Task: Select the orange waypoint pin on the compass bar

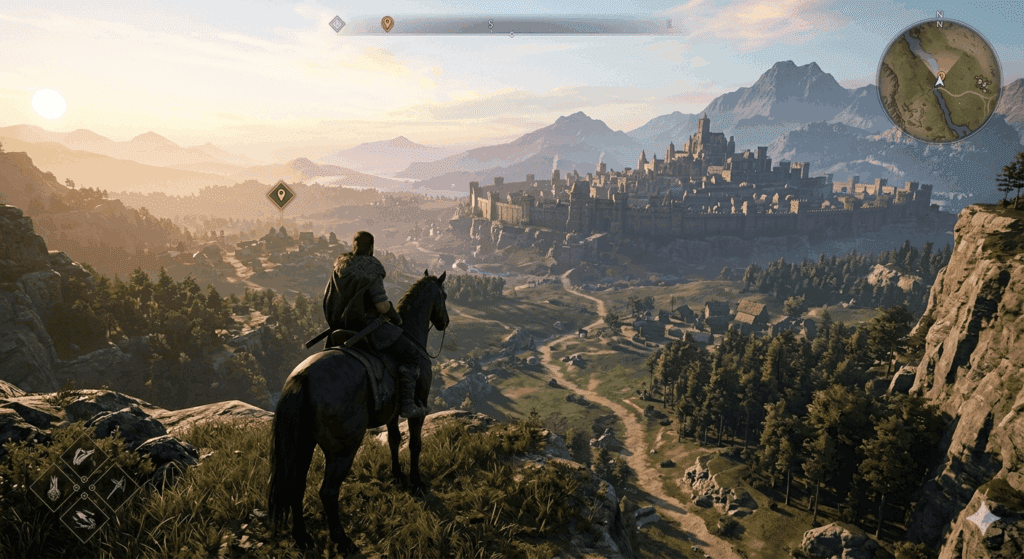Action: [387, 23]
